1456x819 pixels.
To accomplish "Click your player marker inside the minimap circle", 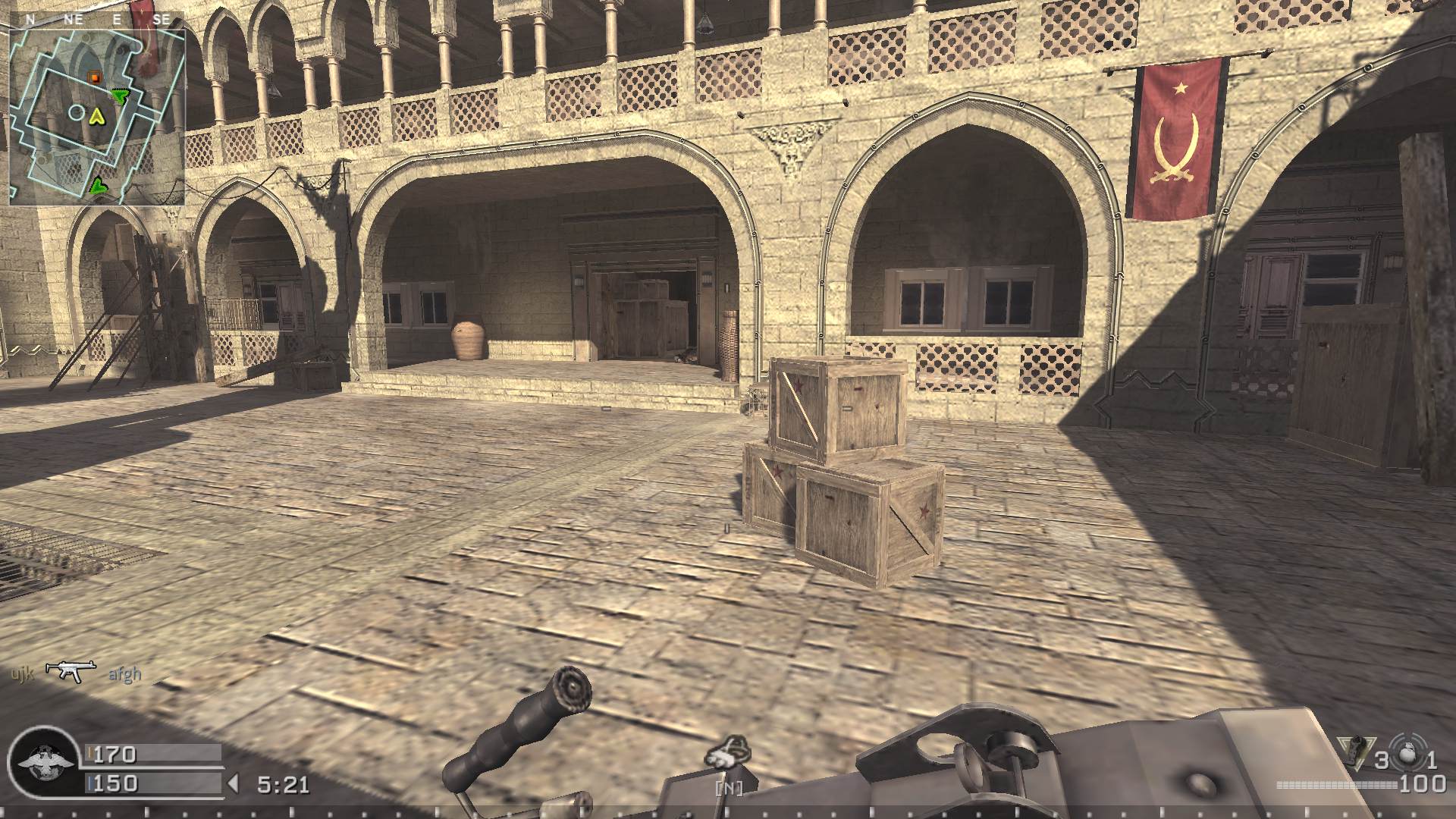I will (x=76, y=112).
